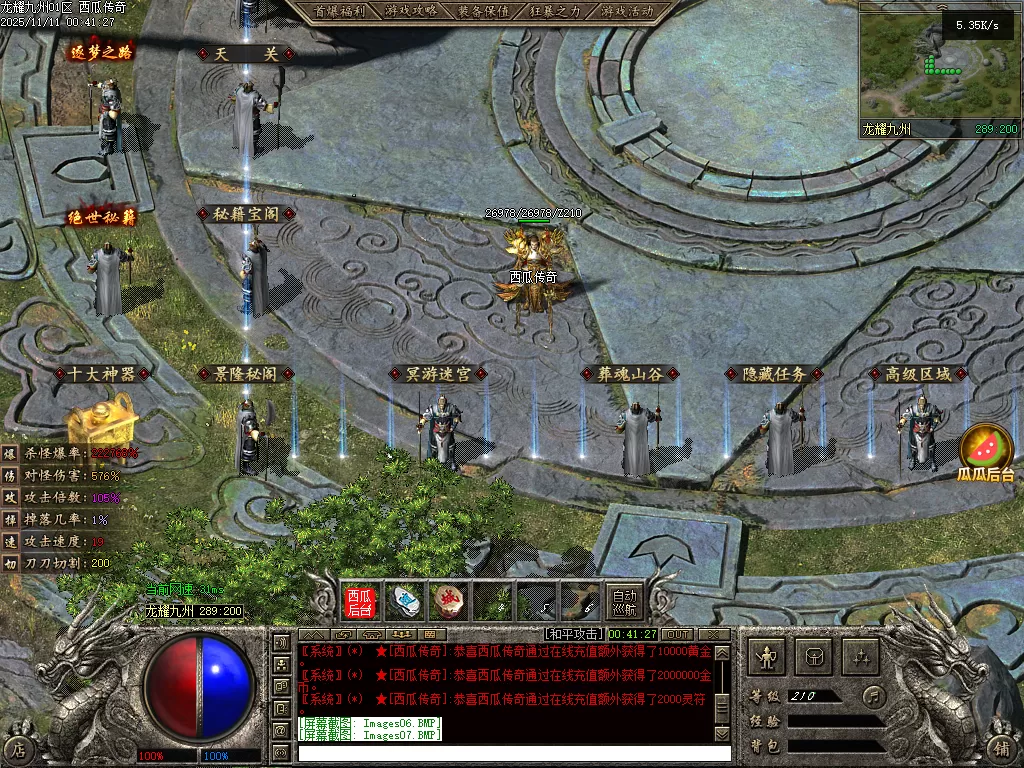This screenshot has width=1024, height=768.
Task: Switch the 和平攻击 attack mode
Action: tap(574, 634)
